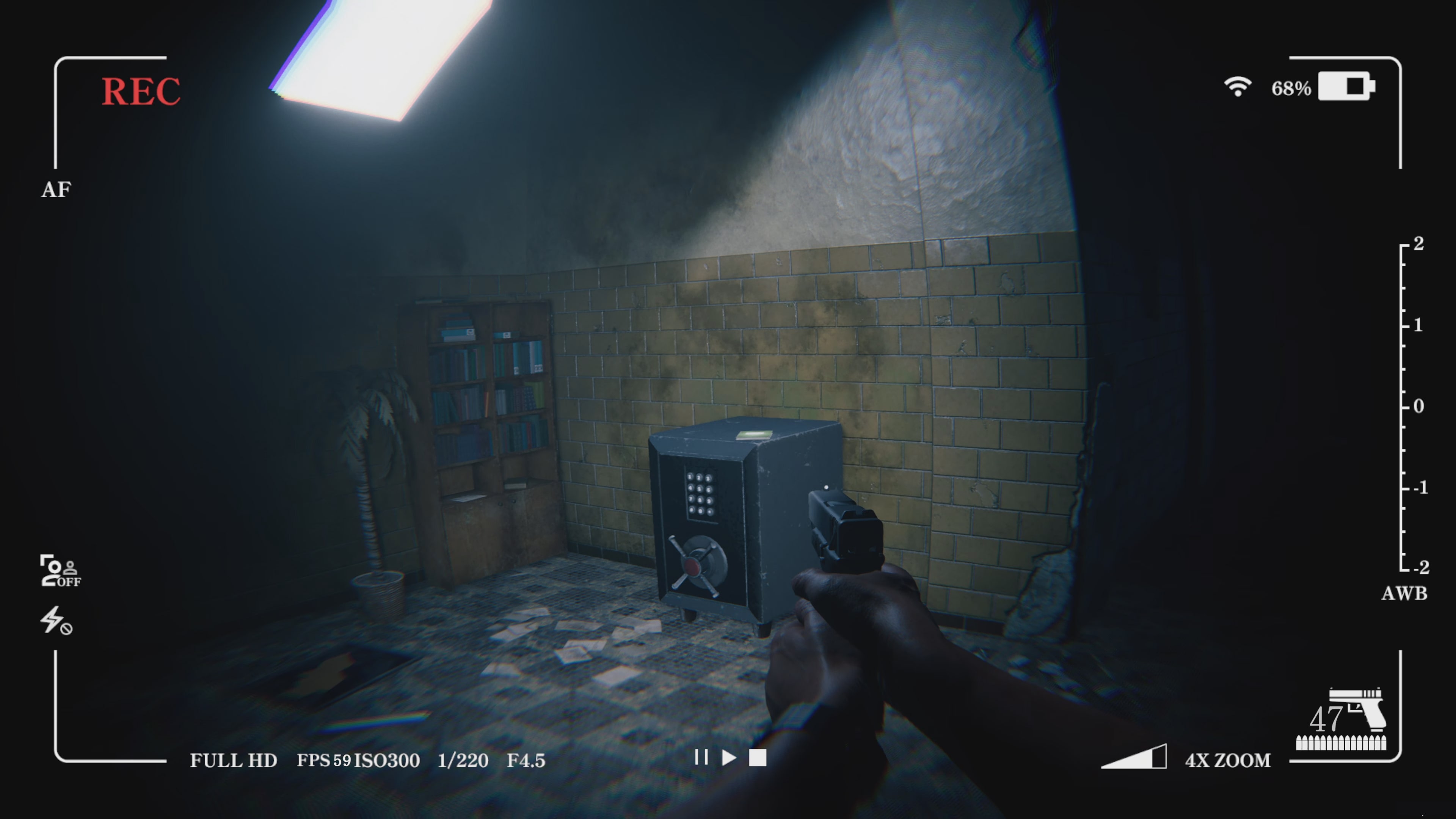
Task: Open the shutter speed 1/220 selector
Action: pos(463,761)
